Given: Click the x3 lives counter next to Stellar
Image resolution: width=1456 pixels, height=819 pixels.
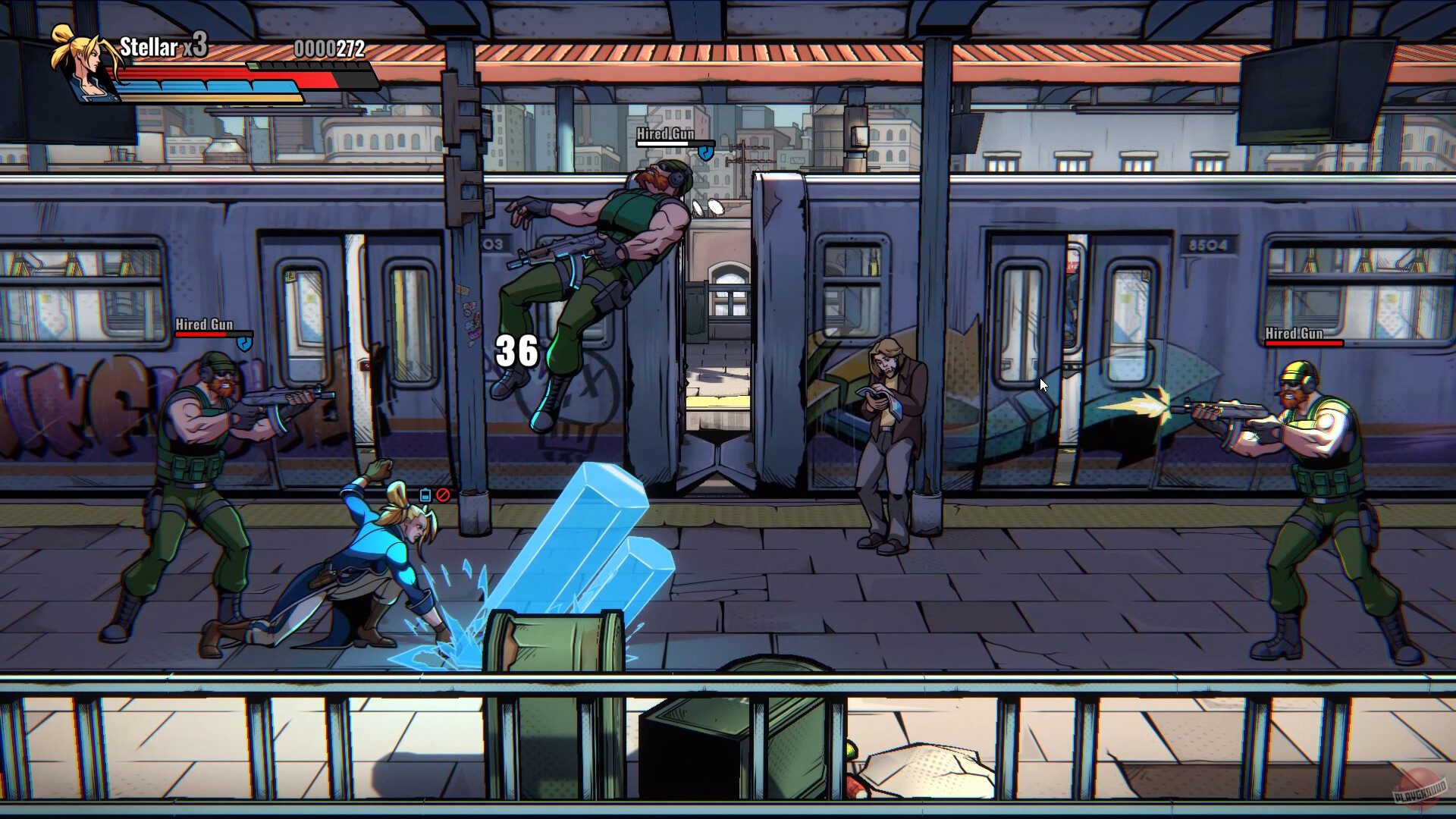Looking at the screenshot, I should (196, 48).
